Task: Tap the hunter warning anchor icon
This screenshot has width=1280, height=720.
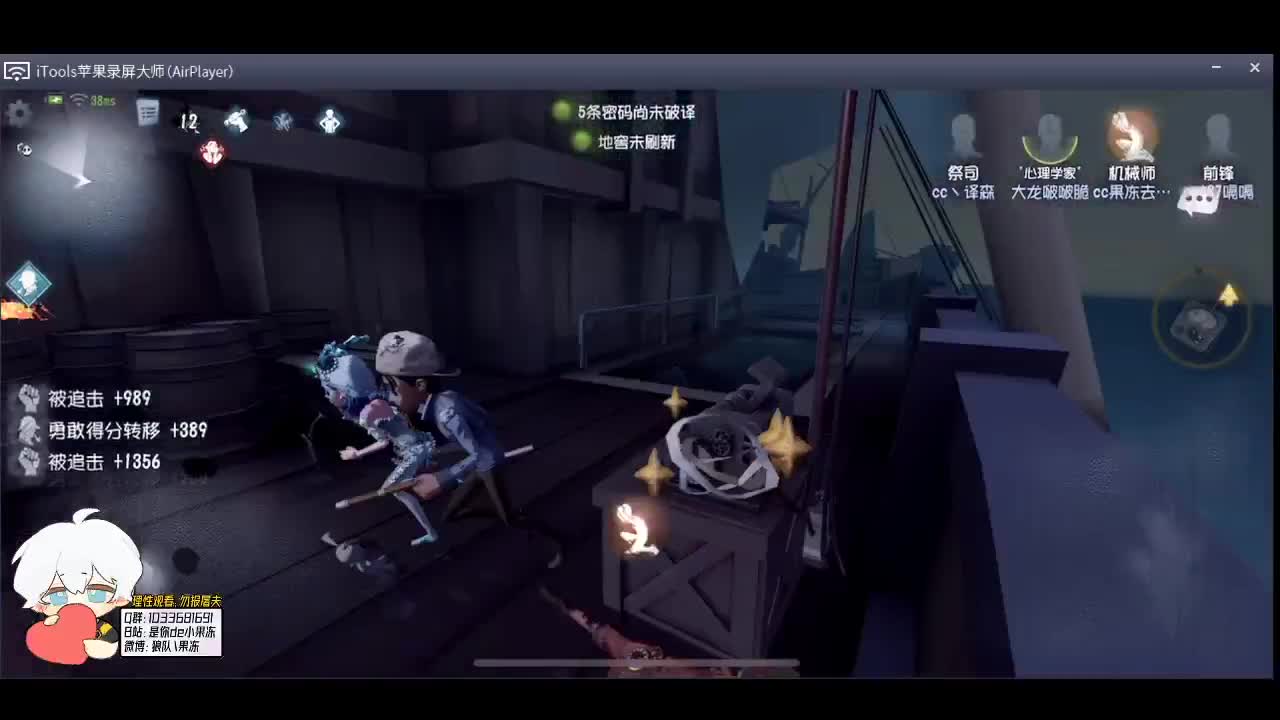Action: [x=212, y=153]
